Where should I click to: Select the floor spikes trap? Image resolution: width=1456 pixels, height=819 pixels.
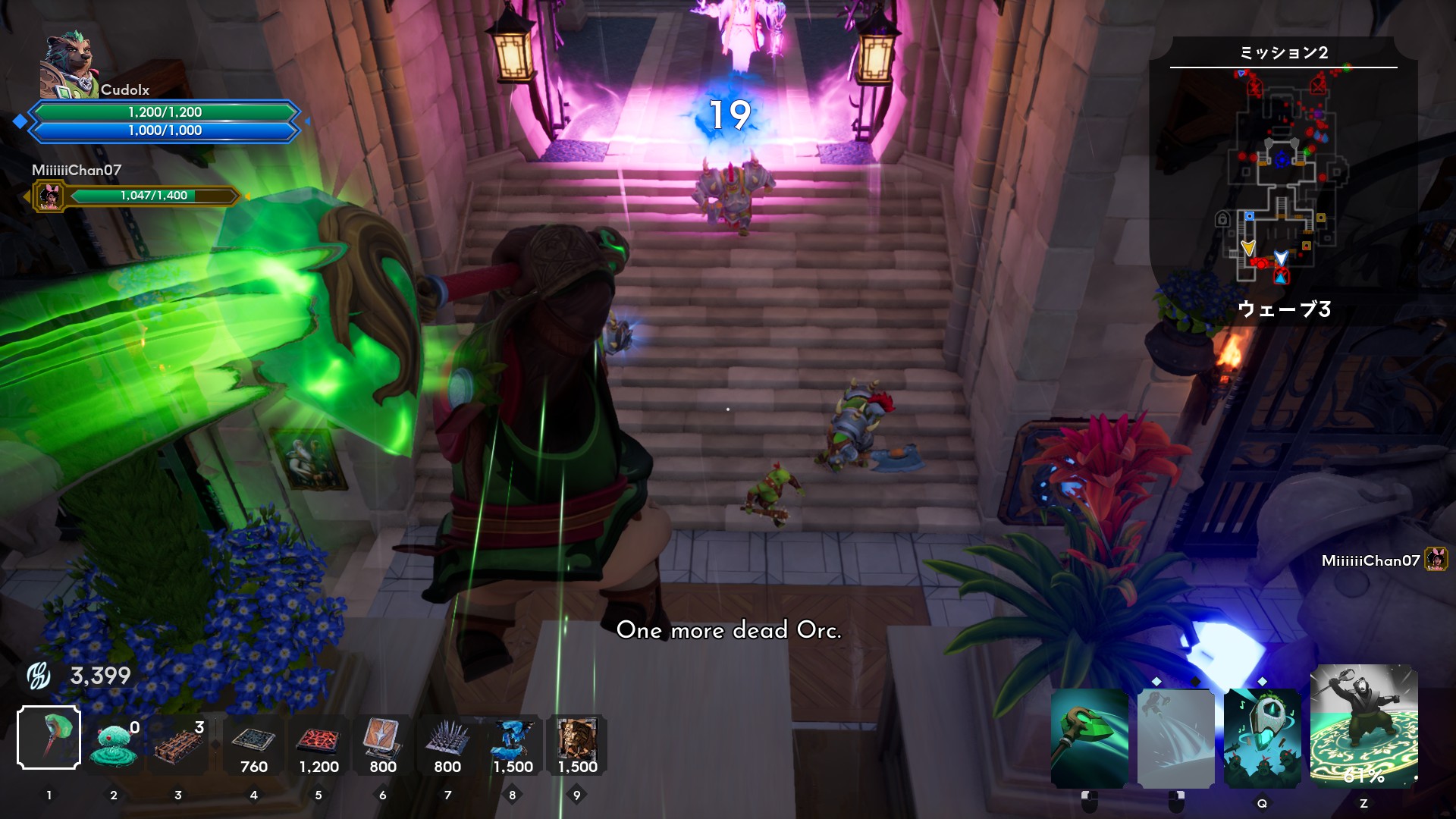447,743
